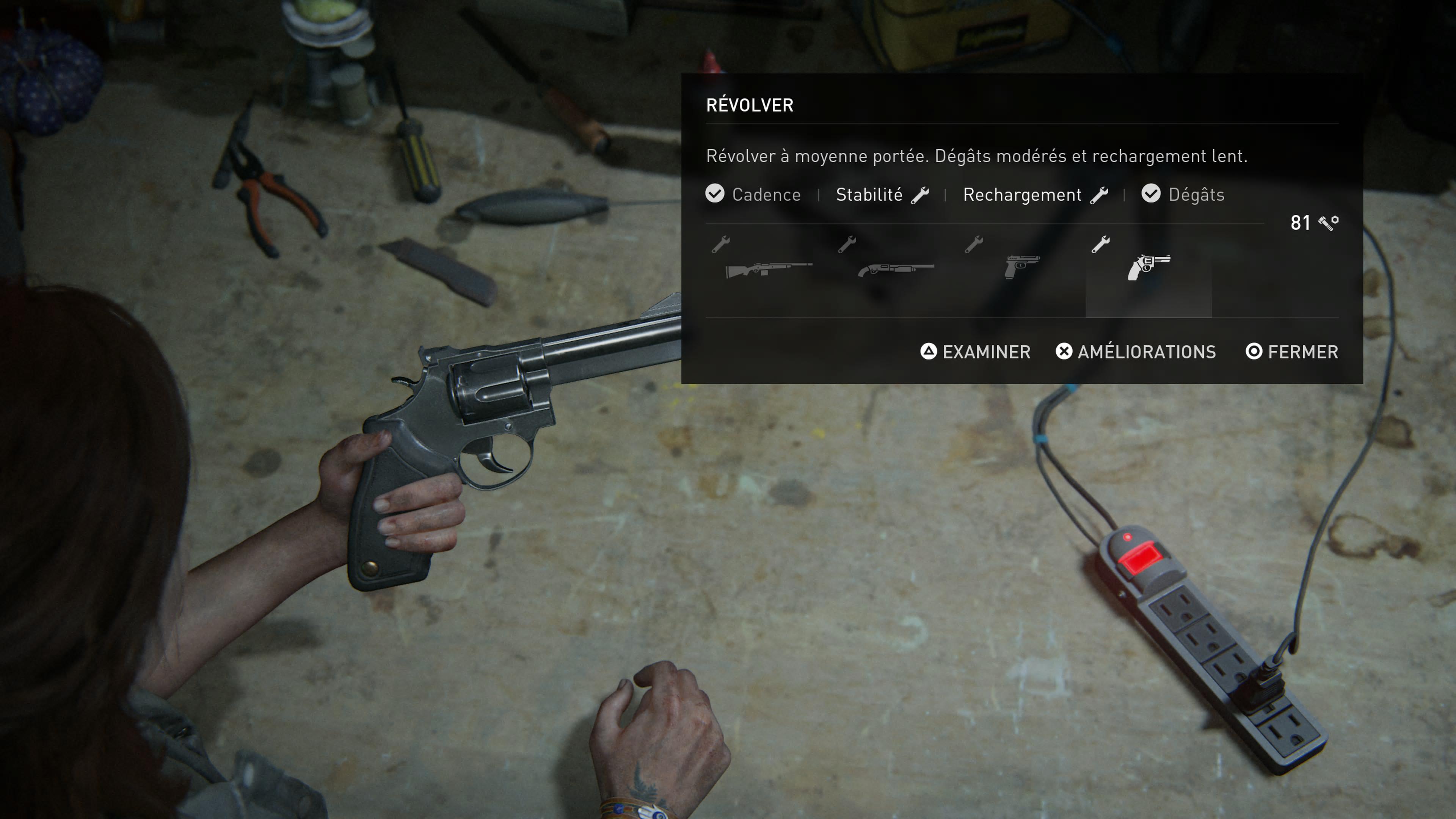Toggle the checkmark next to Dégâts
1456x819 pixels.
[x=1152, y=194]
